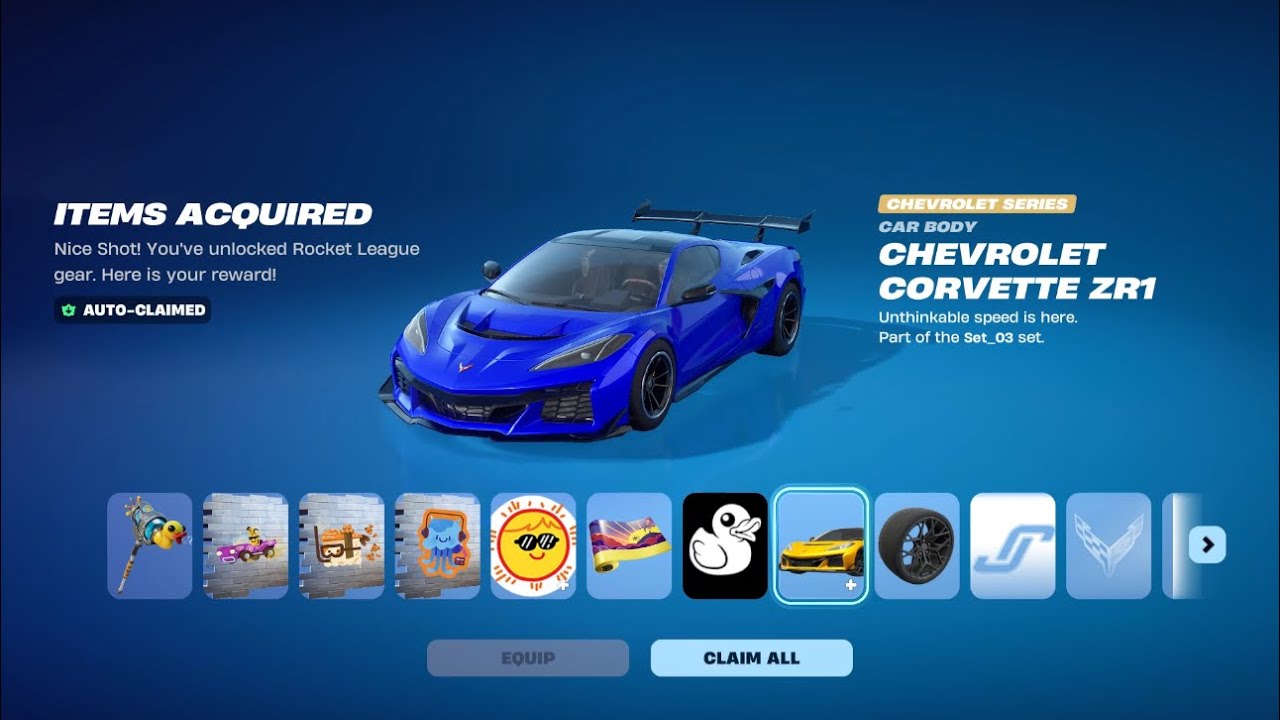The height and width of the screenshot is (720, 1280).
Task: Claim all acquired items
Action: 751,658
